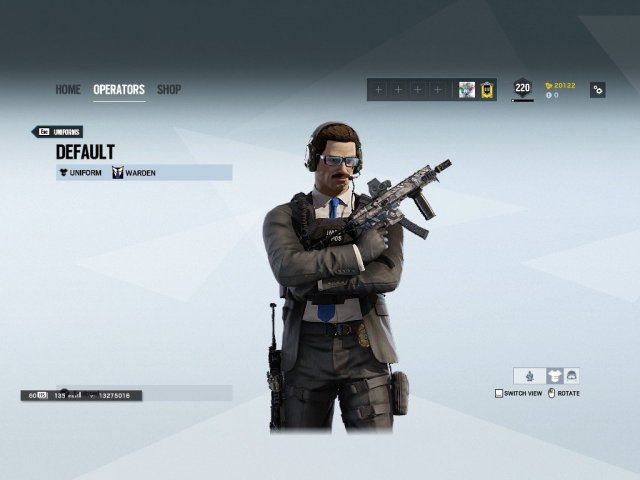This screenshot has width=640, height=480.
Task: Switch to the headgear view icon
Action: coord(571,376)
